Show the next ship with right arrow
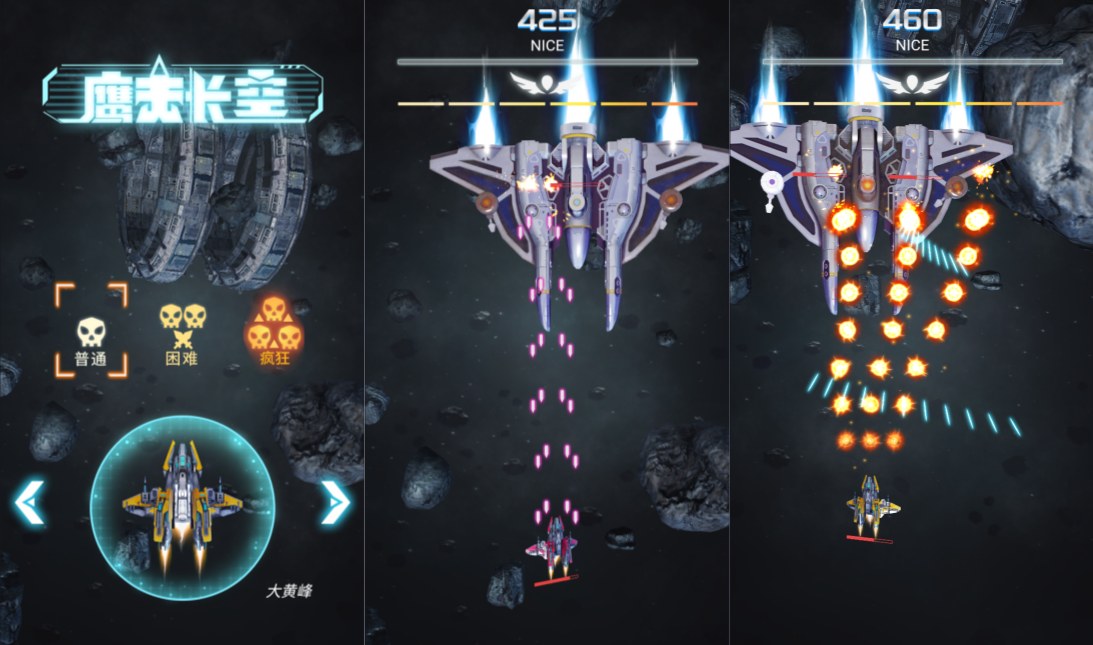The width and height of the screenshot is (1093, 645). [335, 503]
